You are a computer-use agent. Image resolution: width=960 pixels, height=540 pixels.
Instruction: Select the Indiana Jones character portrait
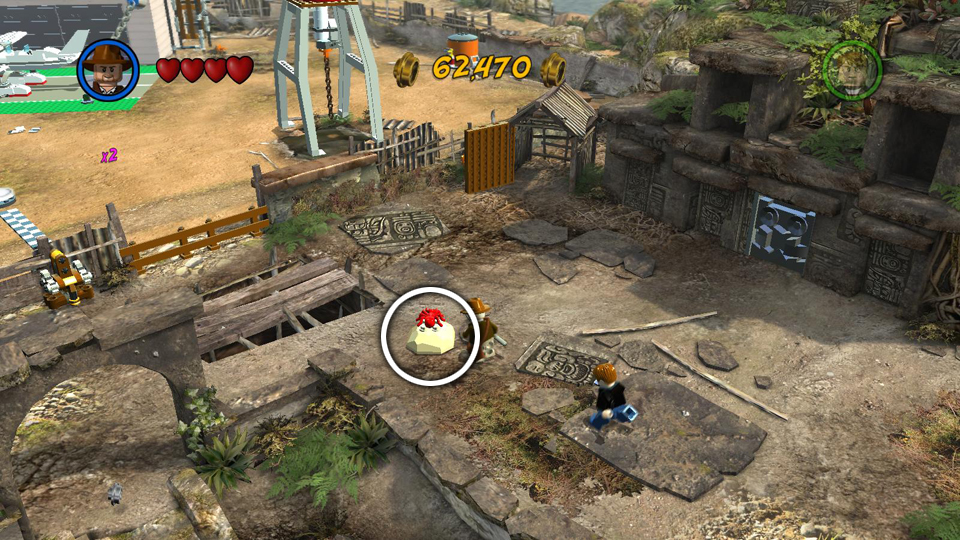pos(108,69)
